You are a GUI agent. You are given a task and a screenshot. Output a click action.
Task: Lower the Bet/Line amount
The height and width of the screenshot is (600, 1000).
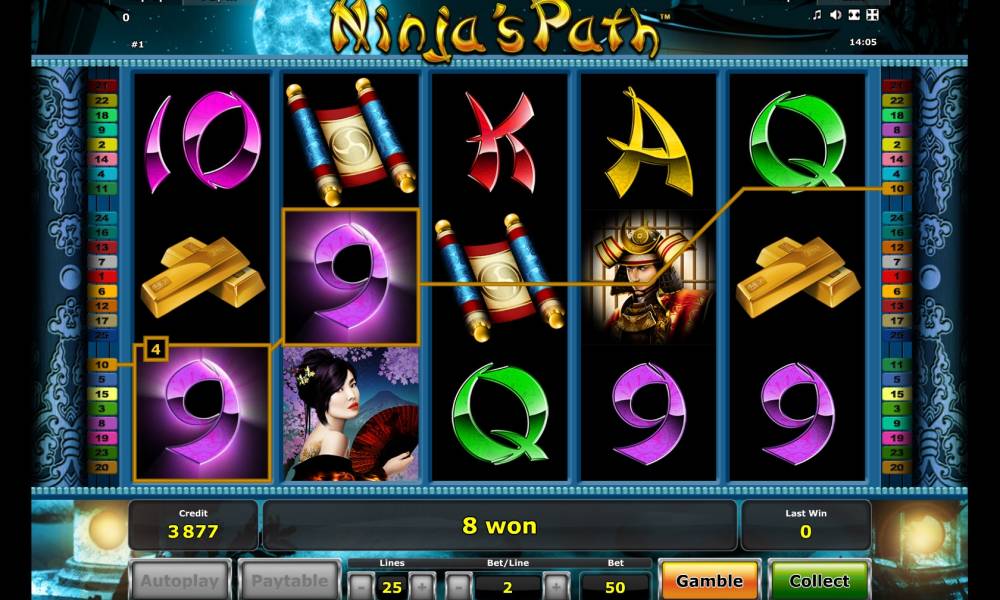pyautogui.click(x=457, y=585)
